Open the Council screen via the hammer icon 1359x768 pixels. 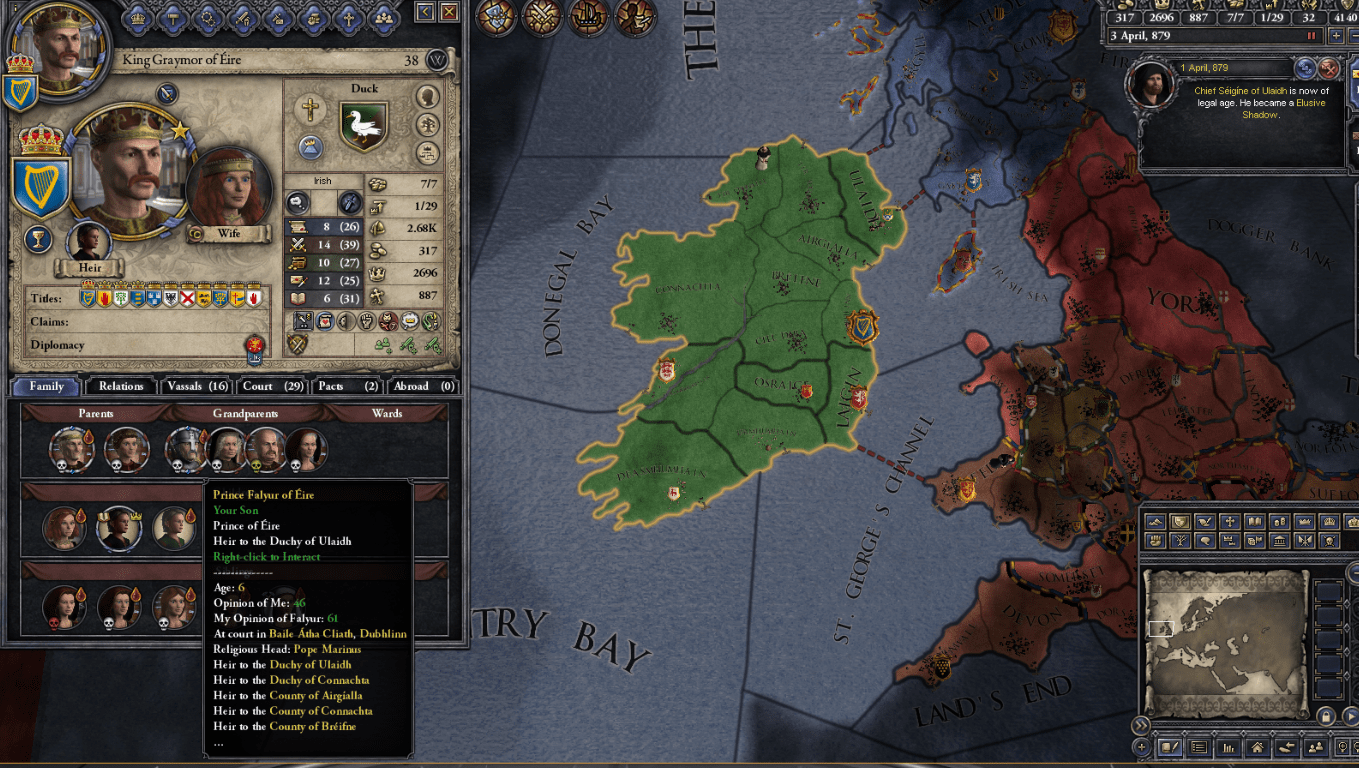click(x=172, y=15)
